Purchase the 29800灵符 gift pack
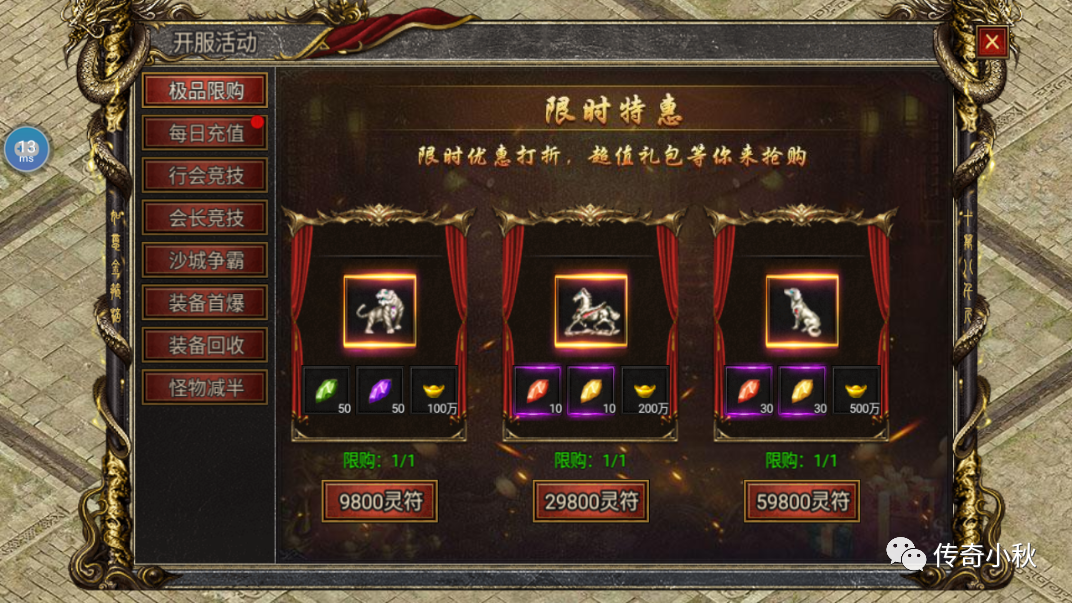 click(590, 500)
